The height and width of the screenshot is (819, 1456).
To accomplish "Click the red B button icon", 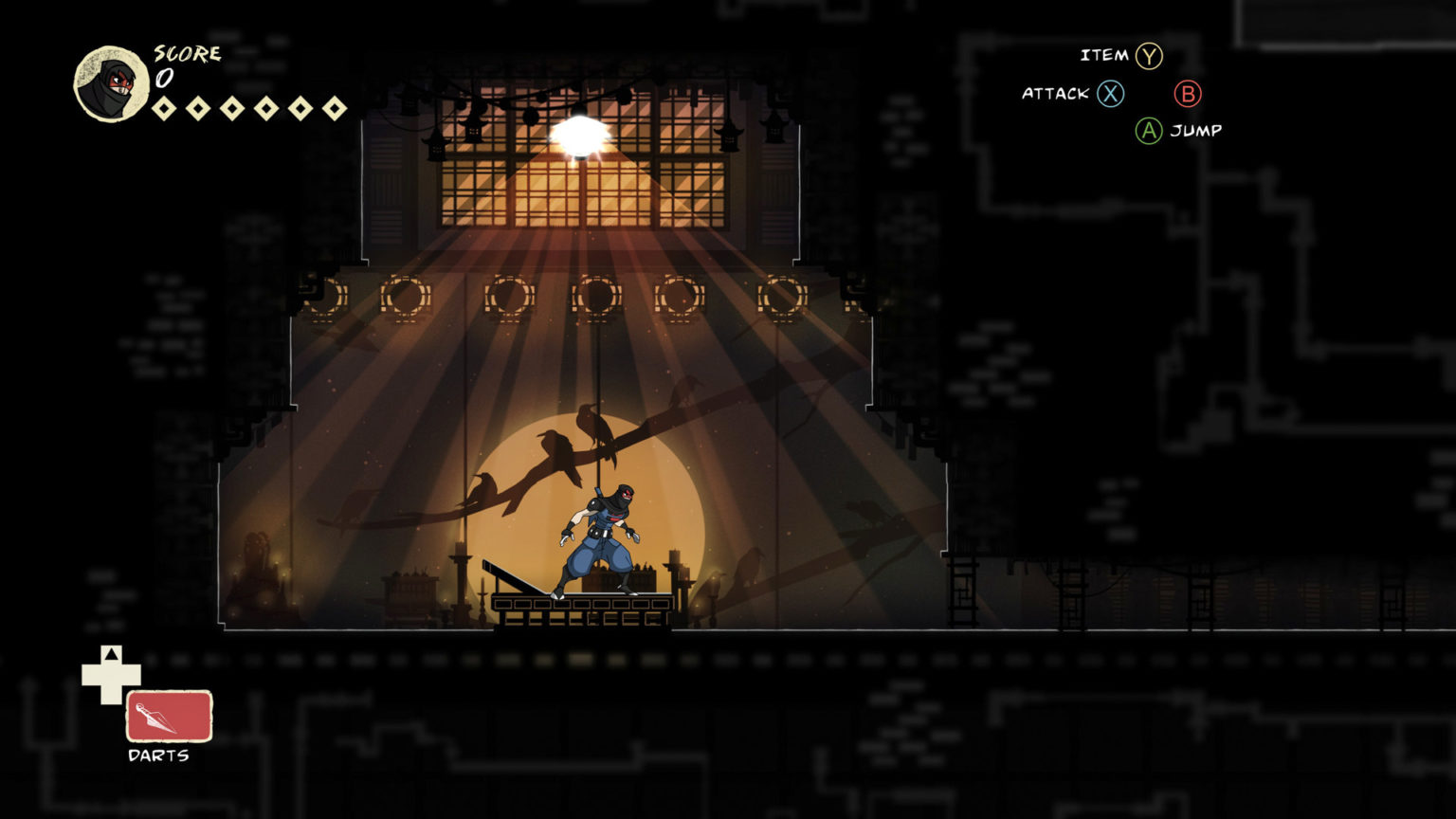I will pos(1189,94).
